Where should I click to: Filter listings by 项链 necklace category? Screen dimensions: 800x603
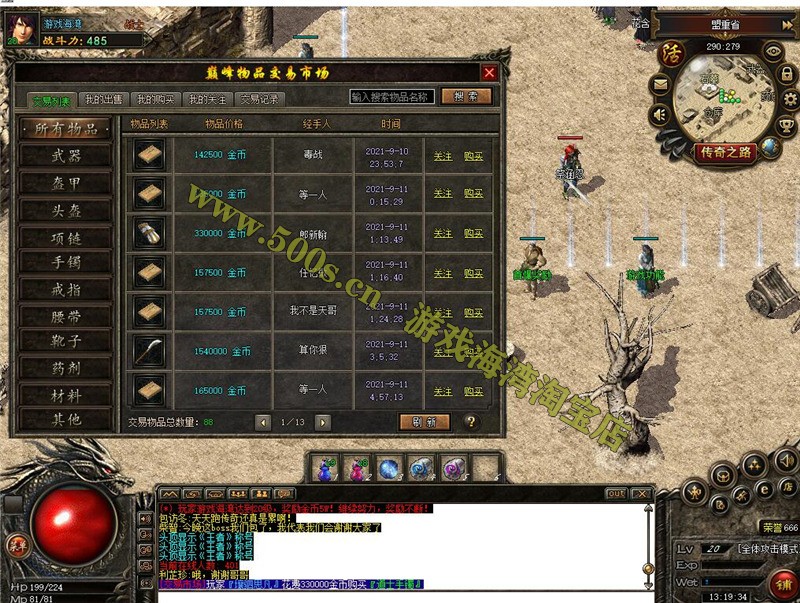click(x=66, y=238)
